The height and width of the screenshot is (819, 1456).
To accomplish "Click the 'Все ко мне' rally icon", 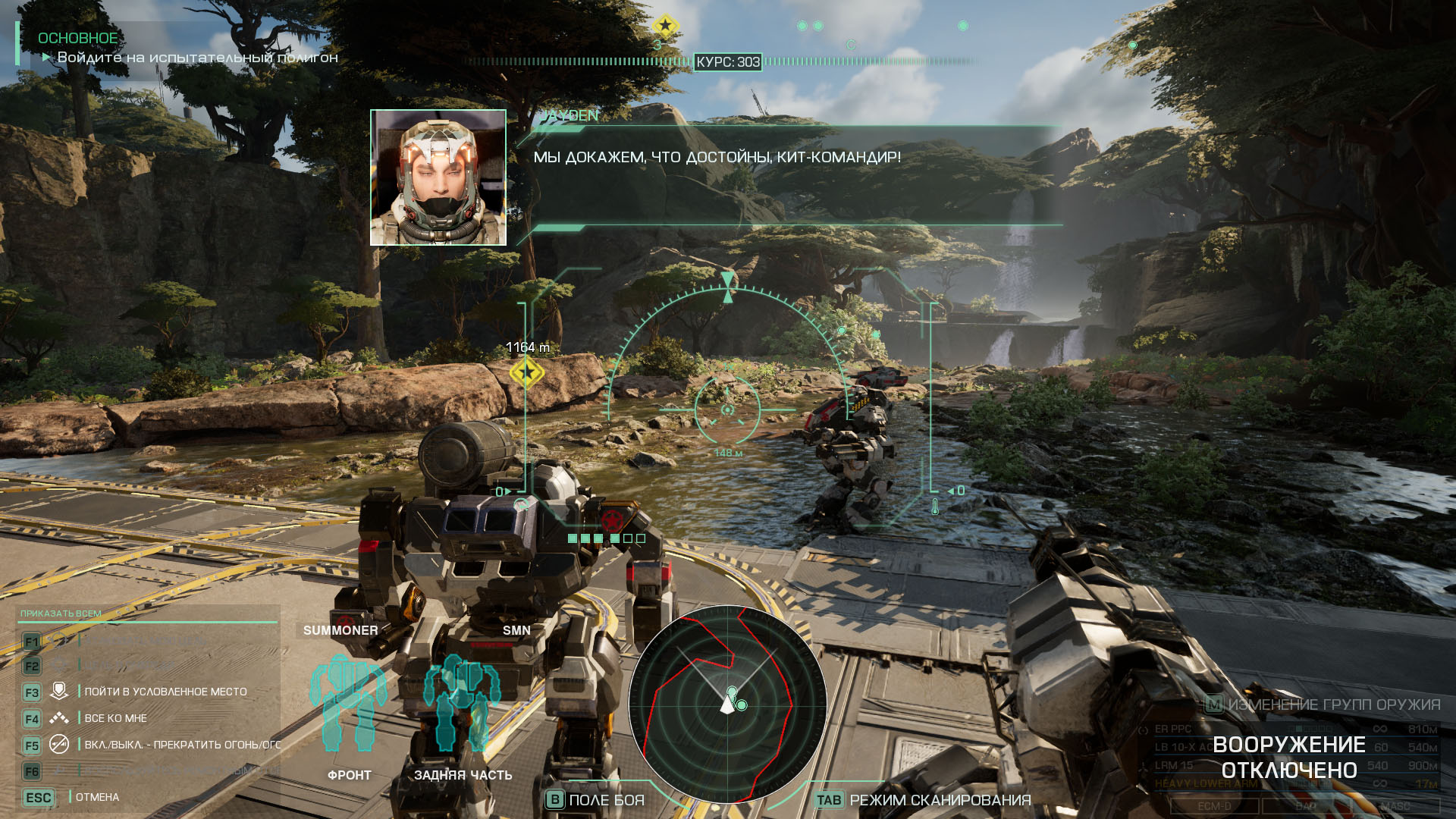I will pyautogui.click(x=60, y=718).
